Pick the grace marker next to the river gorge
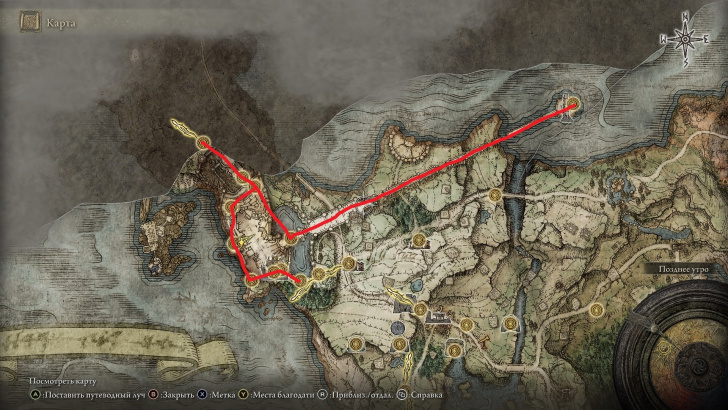This screenshot has width=728, height=410. point(495,196)
